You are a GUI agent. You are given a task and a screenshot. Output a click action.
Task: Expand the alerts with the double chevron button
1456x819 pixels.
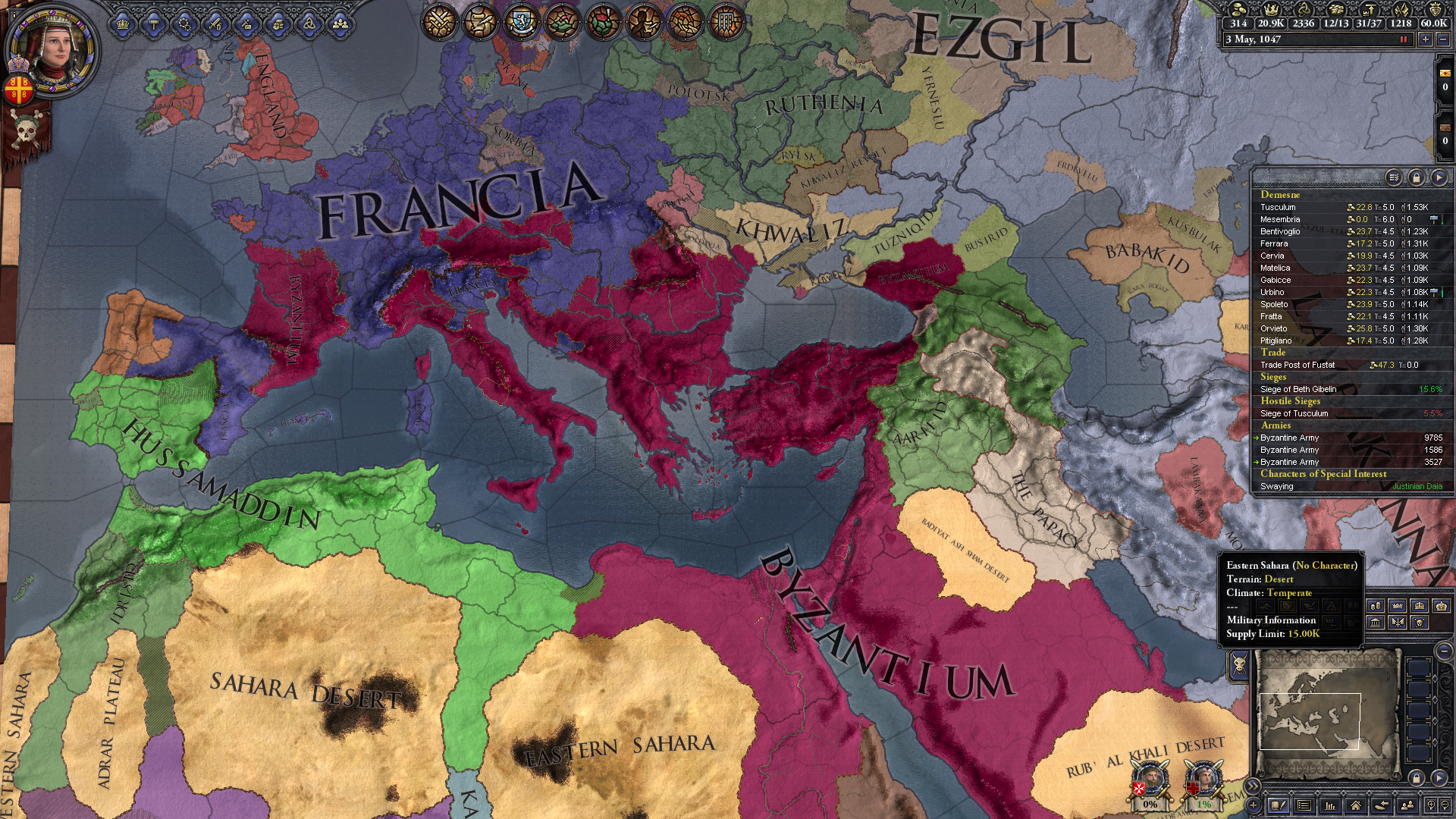coord(1253,785)
